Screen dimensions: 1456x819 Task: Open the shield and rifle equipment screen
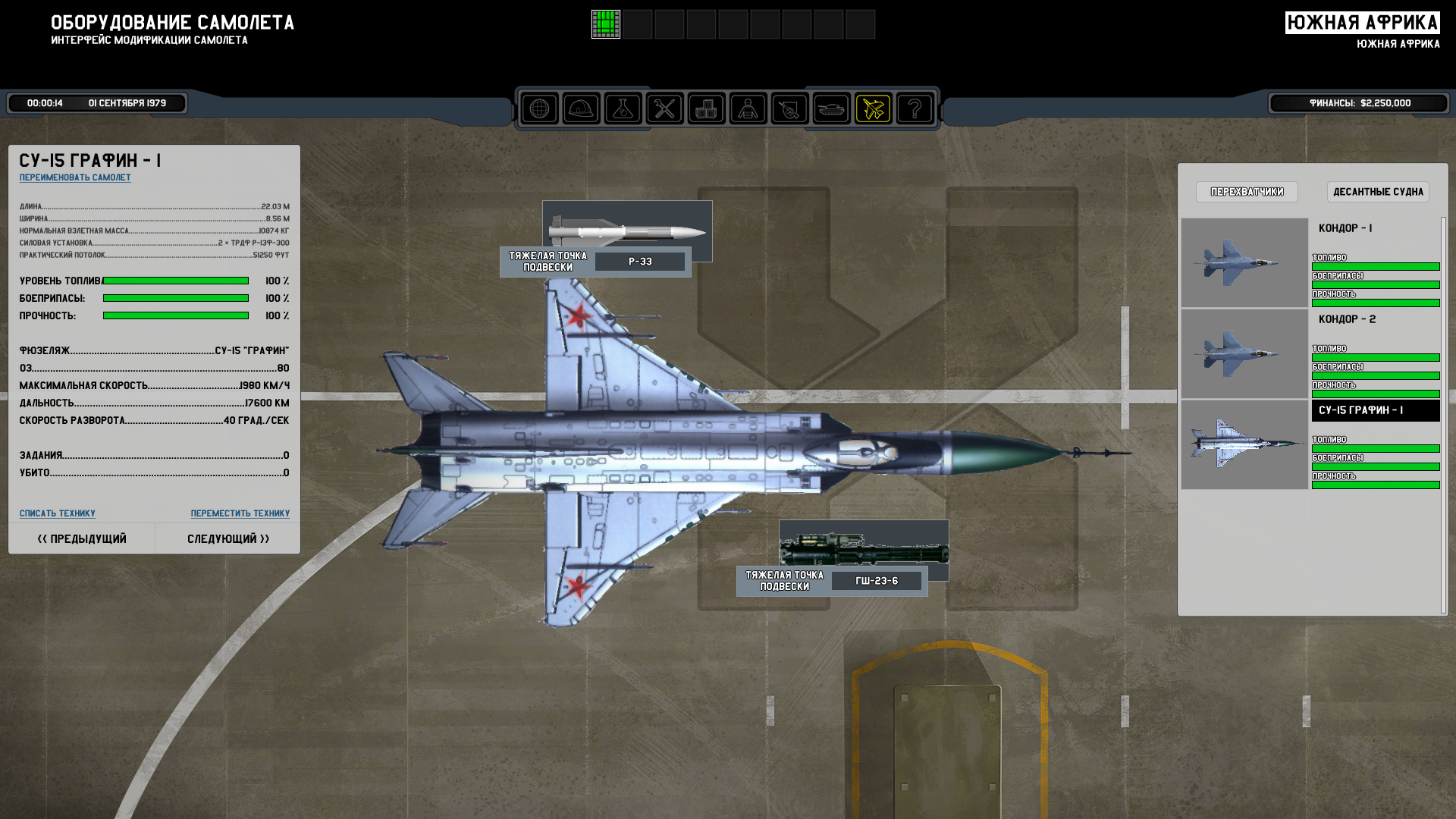tap(789, 109)
